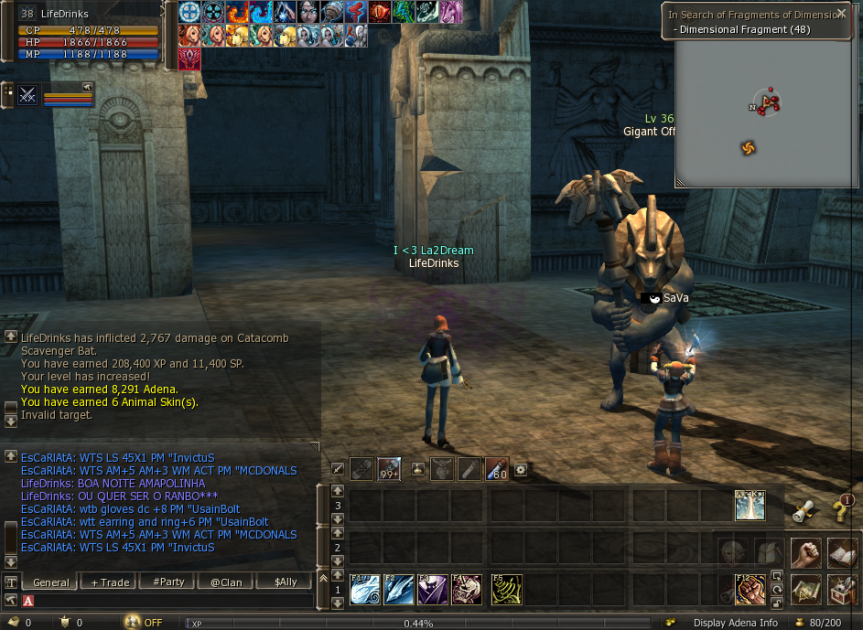The height and width of the screenshot is (630, 863).
Task: Switch to the @Clan chat tab
Action: click(225, 582)
